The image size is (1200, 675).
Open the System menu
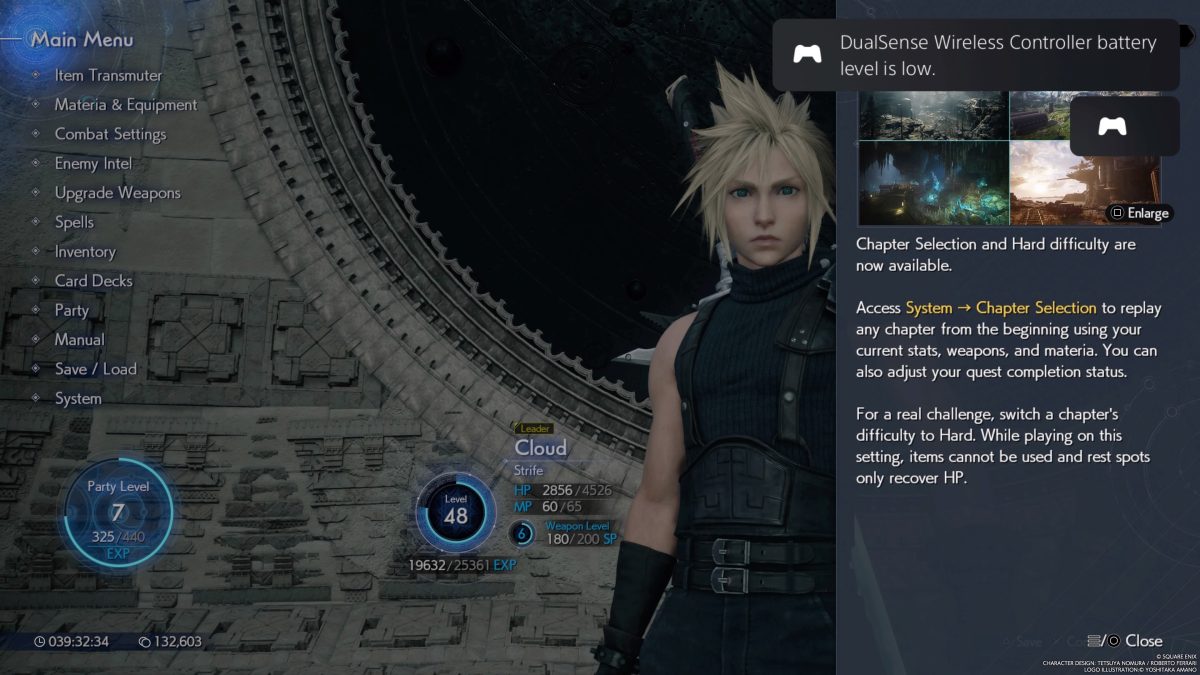point(78,398)
